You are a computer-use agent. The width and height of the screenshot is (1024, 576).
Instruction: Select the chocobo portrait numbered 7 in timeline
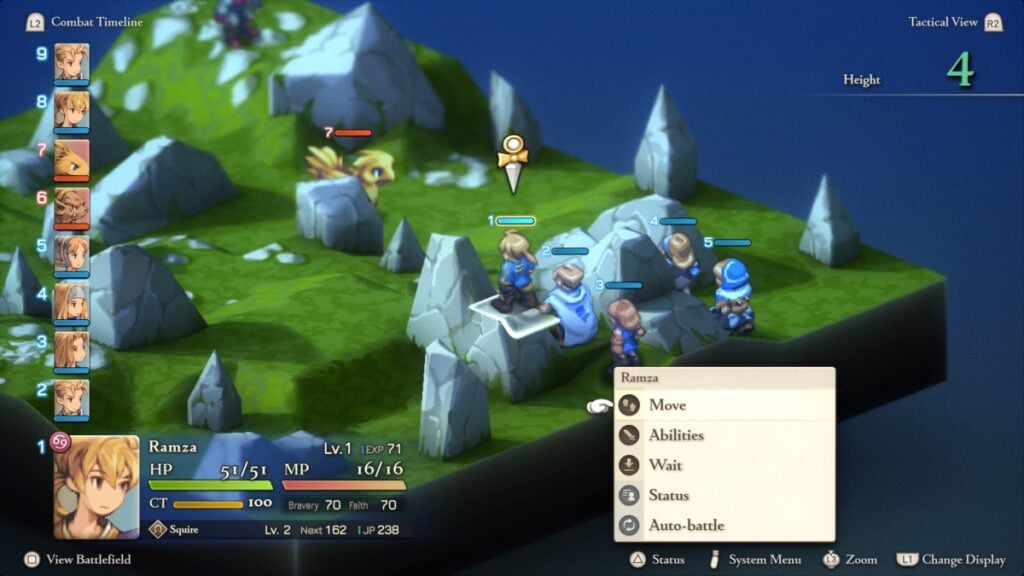click(x=71, y=157)
